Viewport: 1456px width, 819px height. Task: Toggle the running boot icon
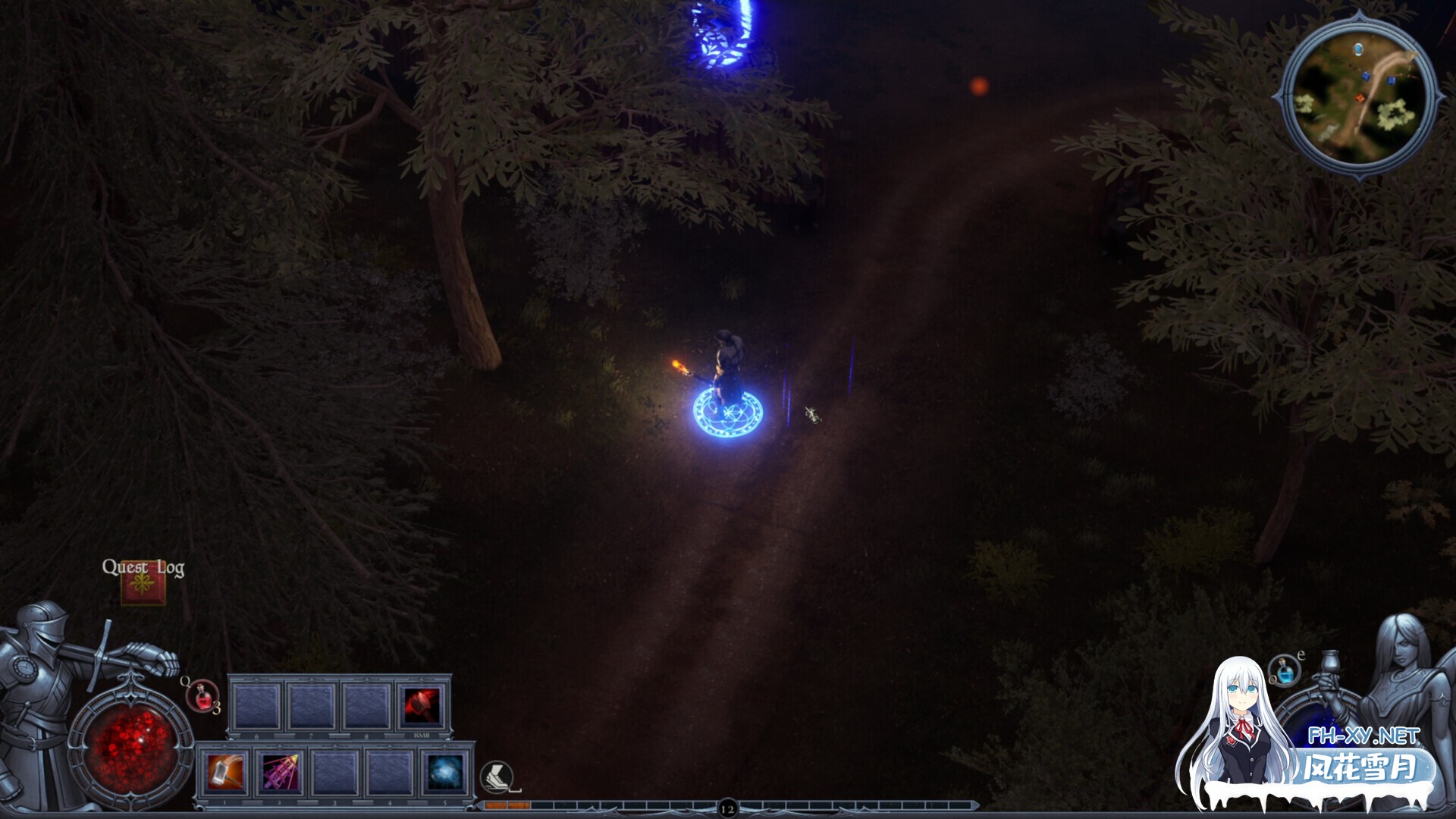click(497, 777)
